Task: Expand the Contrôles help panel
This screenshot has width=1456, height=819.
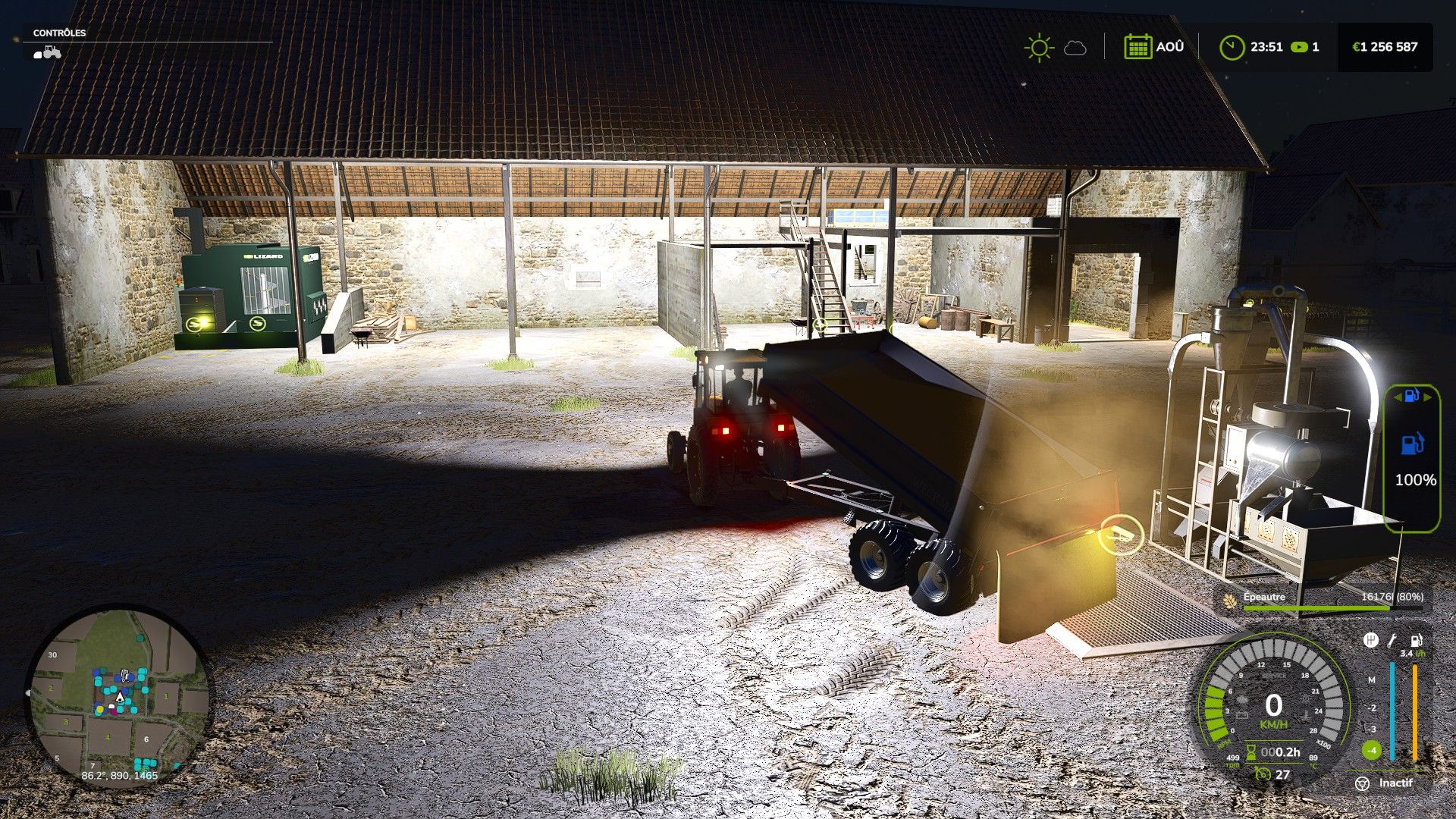Action: (x=59, y=33)
